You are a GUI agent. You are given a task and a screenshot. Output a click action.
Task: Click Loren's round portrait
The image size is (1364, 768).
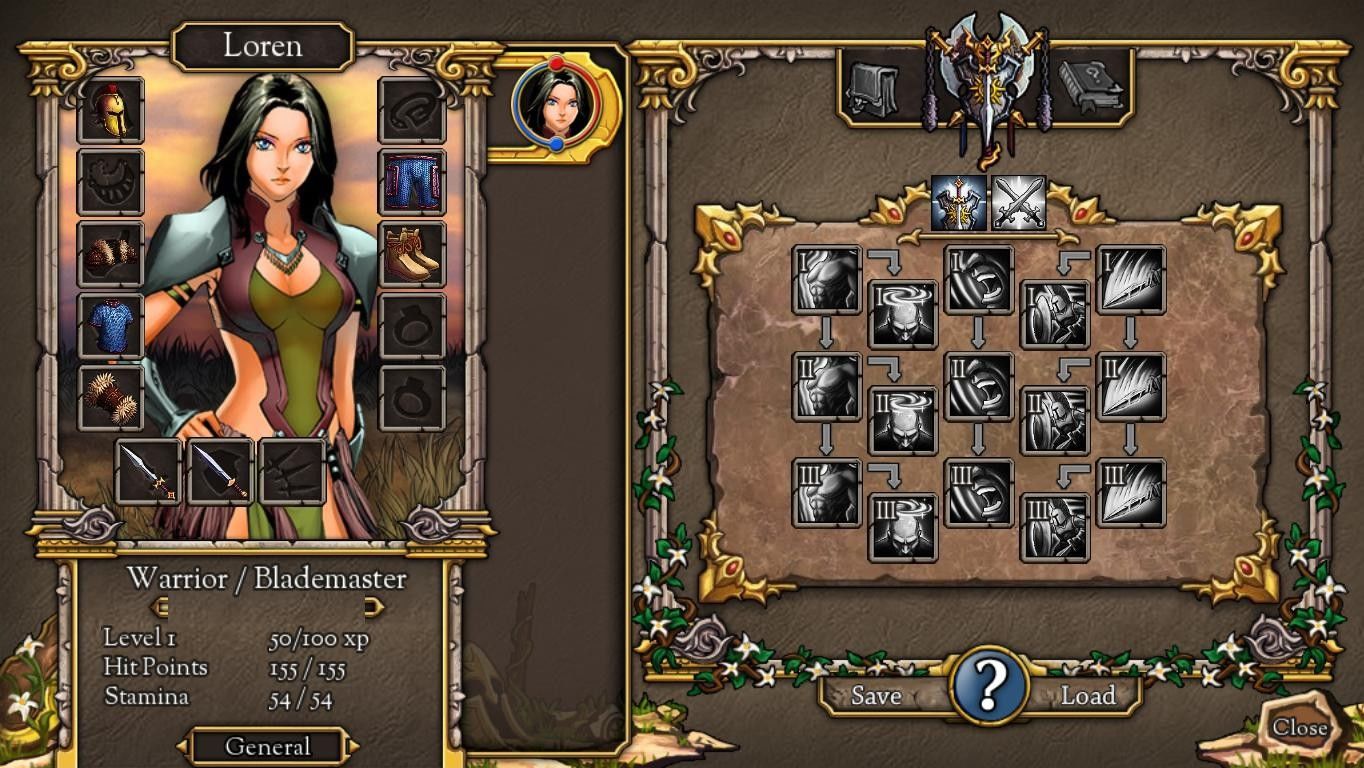tap(556, 104)
